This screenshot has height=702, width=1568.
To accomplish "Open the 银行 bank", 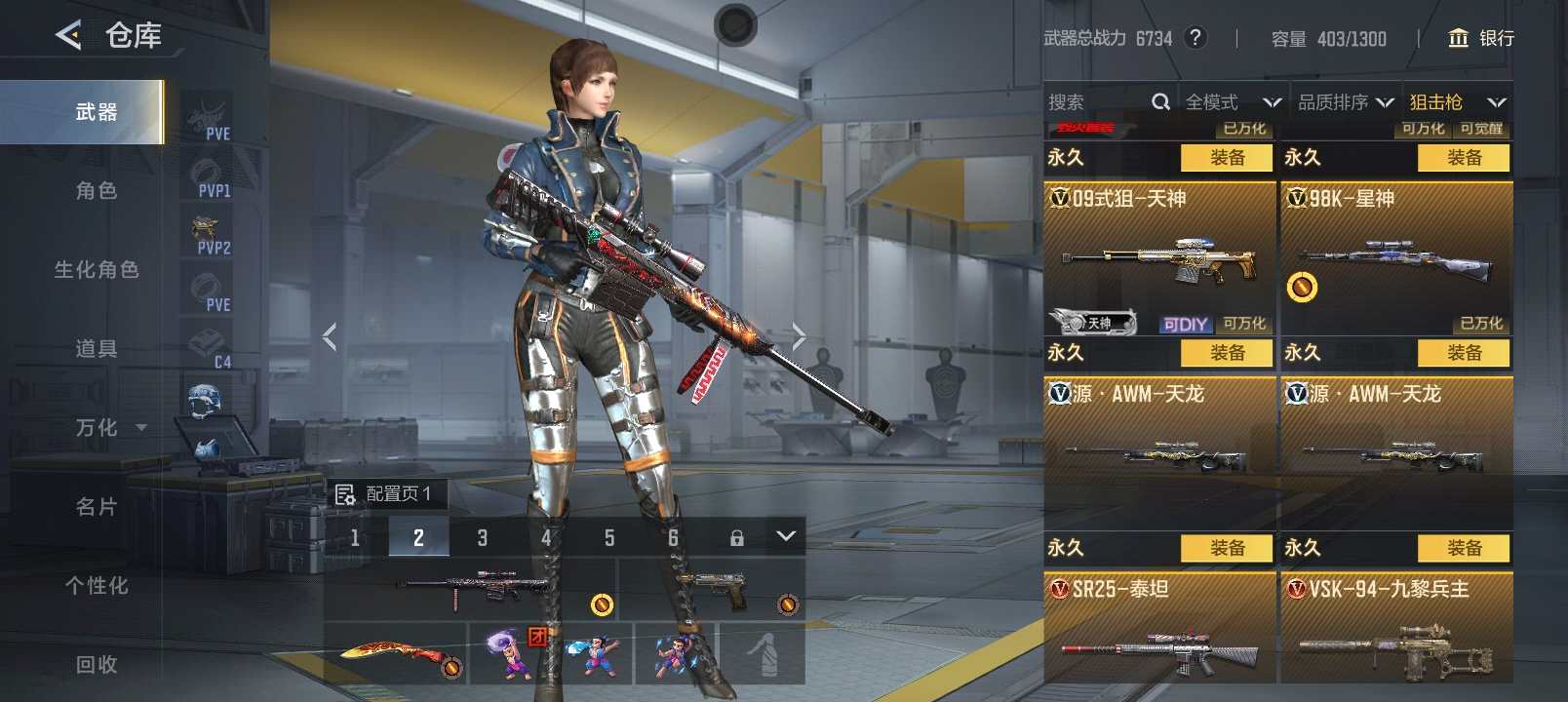I will point(1481,38).
